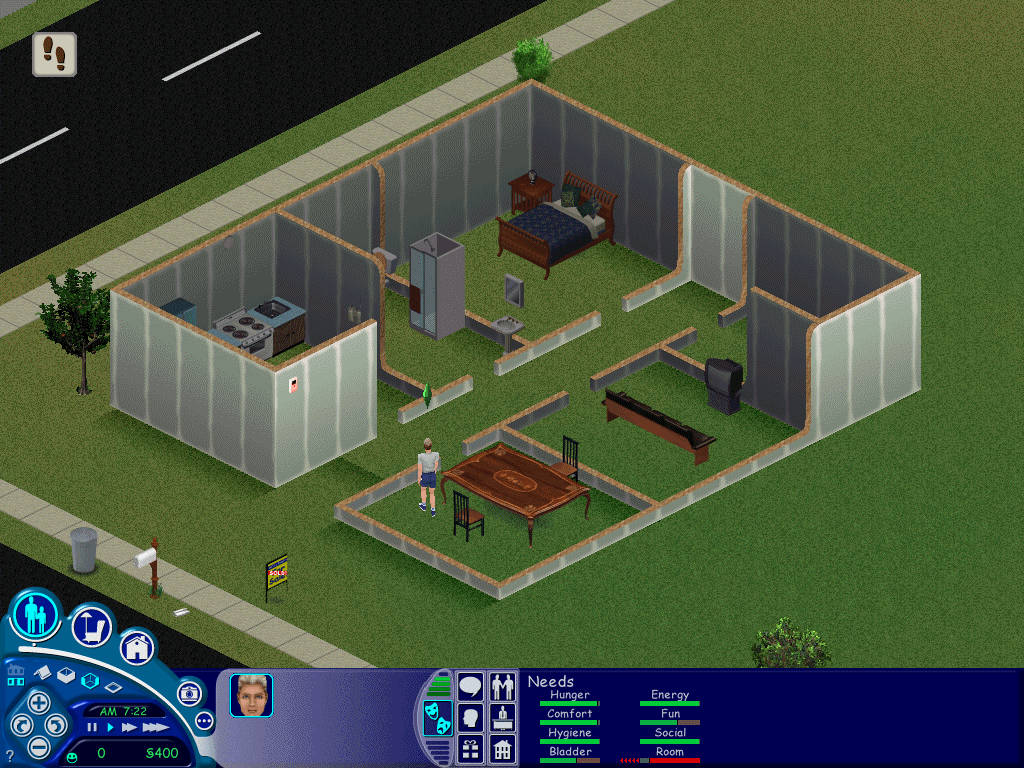1024x768 pixels.
Task: Open the relationships panel with two people
Action: click(503, 686)
